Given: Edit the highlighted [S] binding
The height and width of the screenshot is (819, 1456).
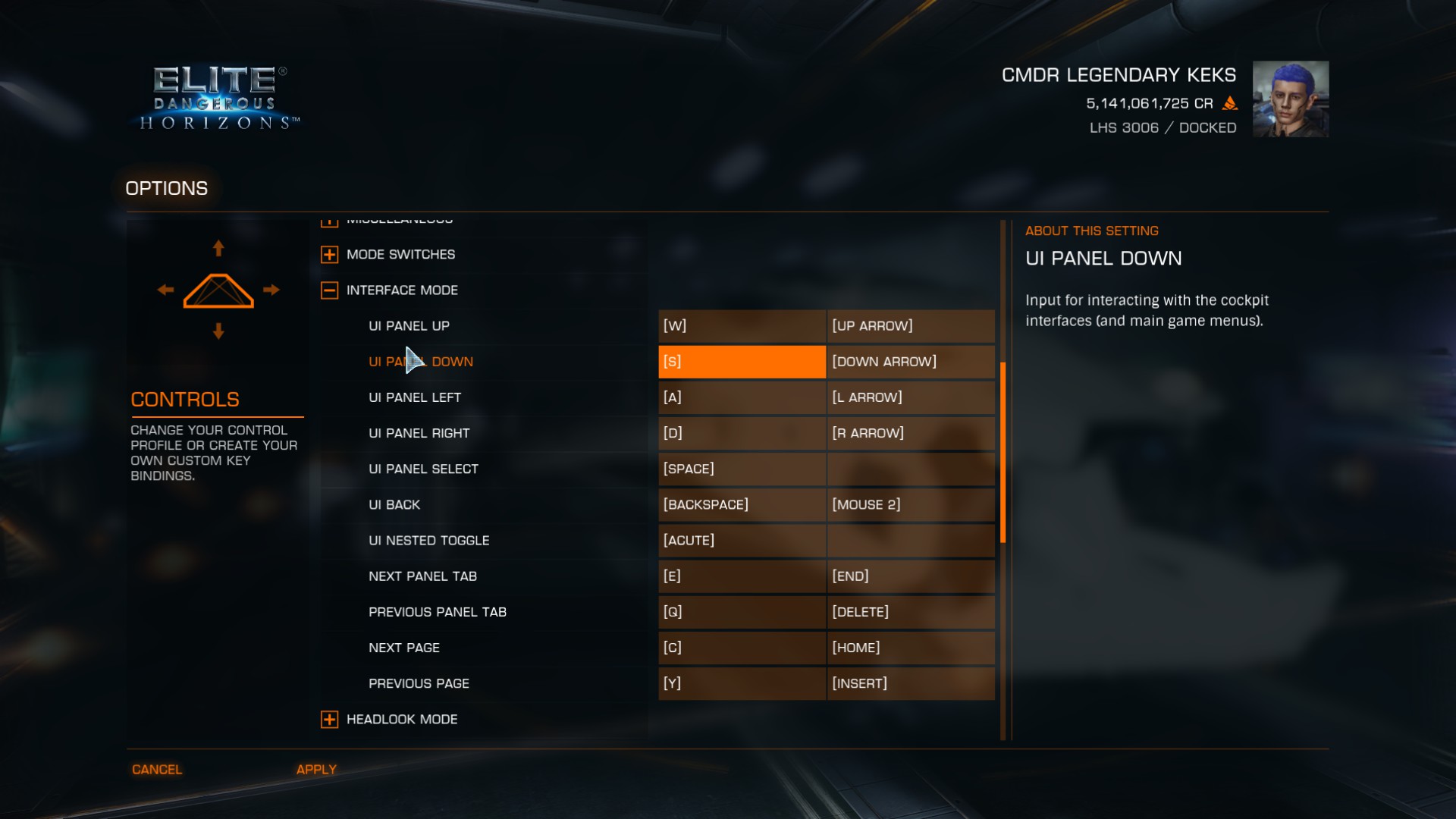Looking at the screenshot, I should [x=741, y=362].
